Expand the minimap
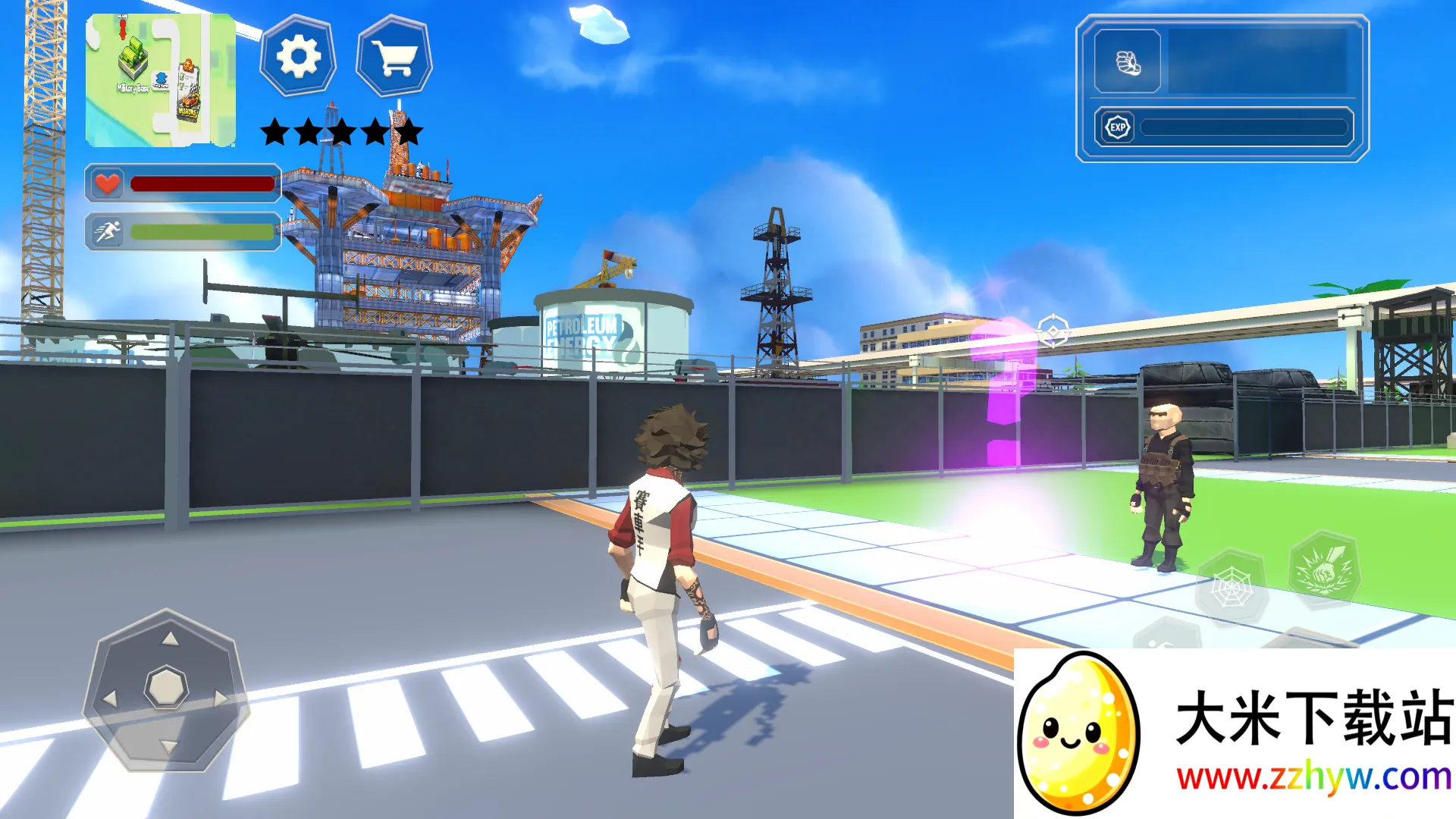This screenshot has width=1456, height=819. pos(161,80)
